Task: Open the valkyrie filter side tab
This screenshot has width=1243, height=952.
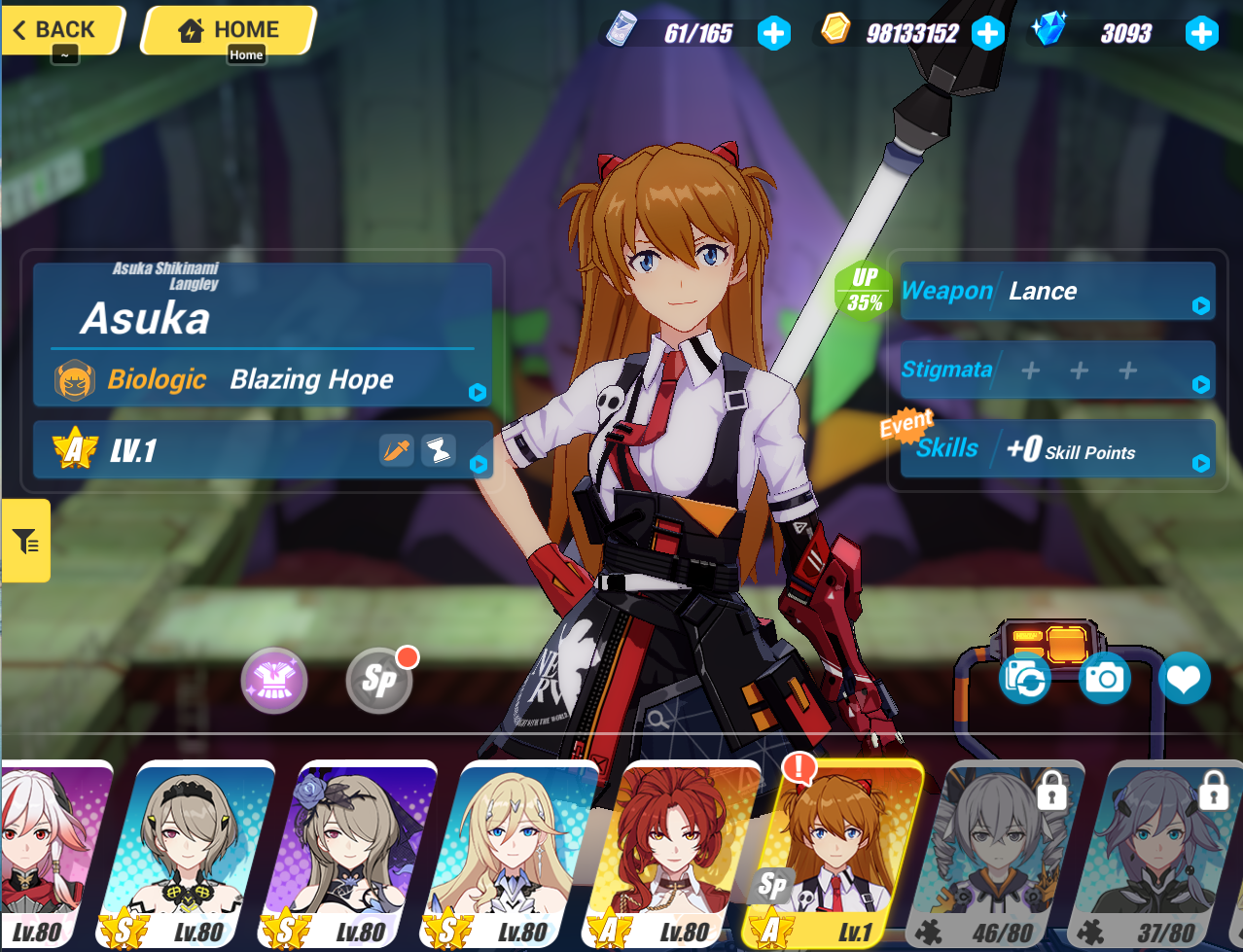Action: (x=25, y=541)
